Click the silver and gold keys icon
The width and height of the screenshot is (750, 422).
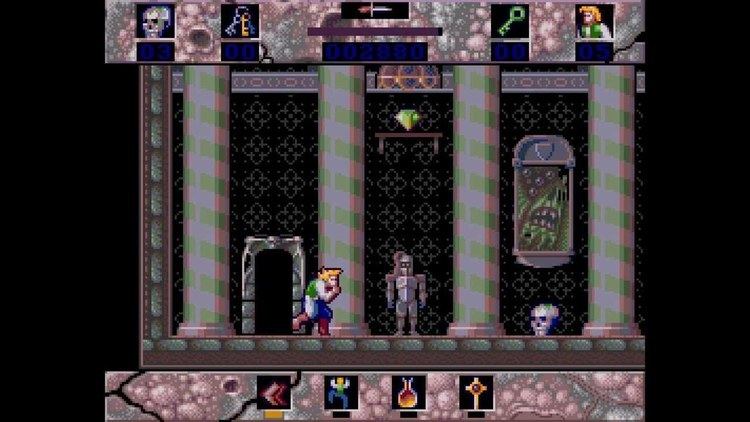click(x=241, y=21)
